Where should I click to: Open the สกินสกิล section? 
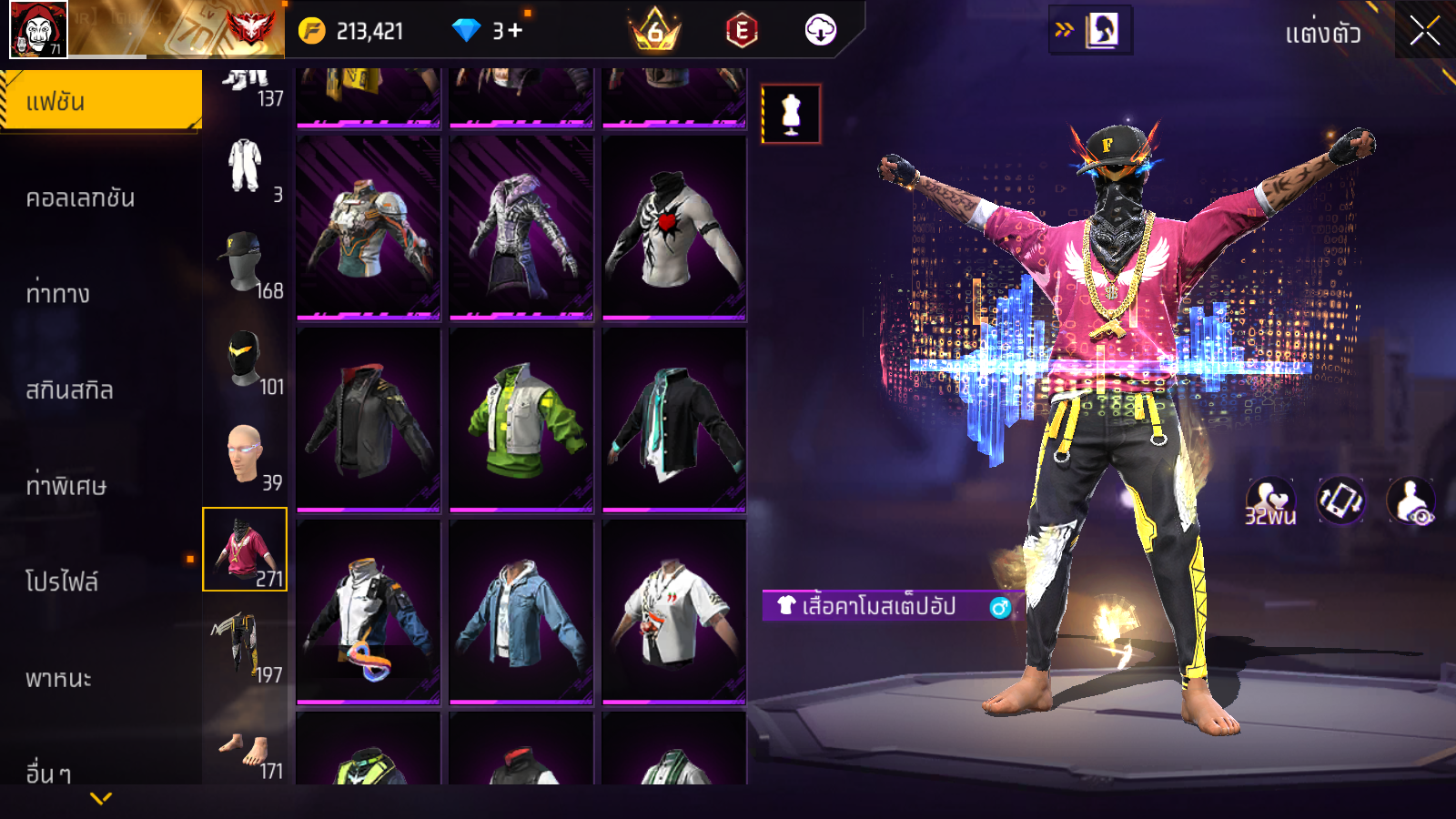[x=69, y=390]
